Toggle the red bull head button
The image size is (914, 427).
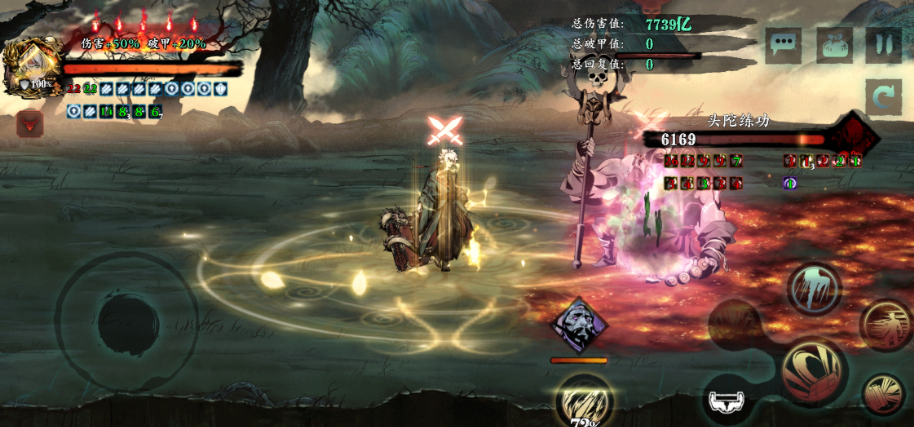(x=30, y=123)
